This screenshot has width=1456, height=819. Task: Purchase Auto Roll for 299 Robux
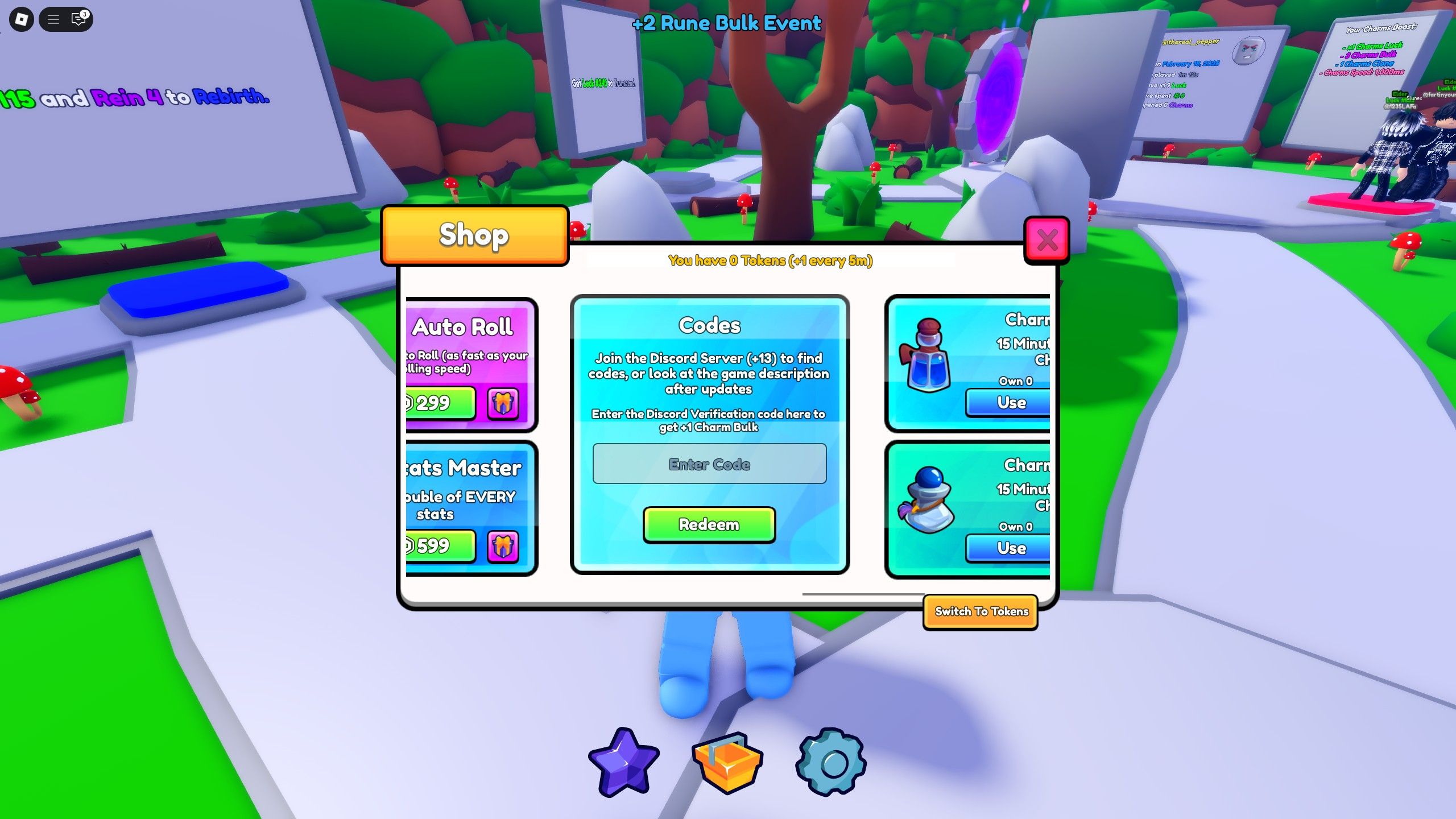click(x=437, y=403)
